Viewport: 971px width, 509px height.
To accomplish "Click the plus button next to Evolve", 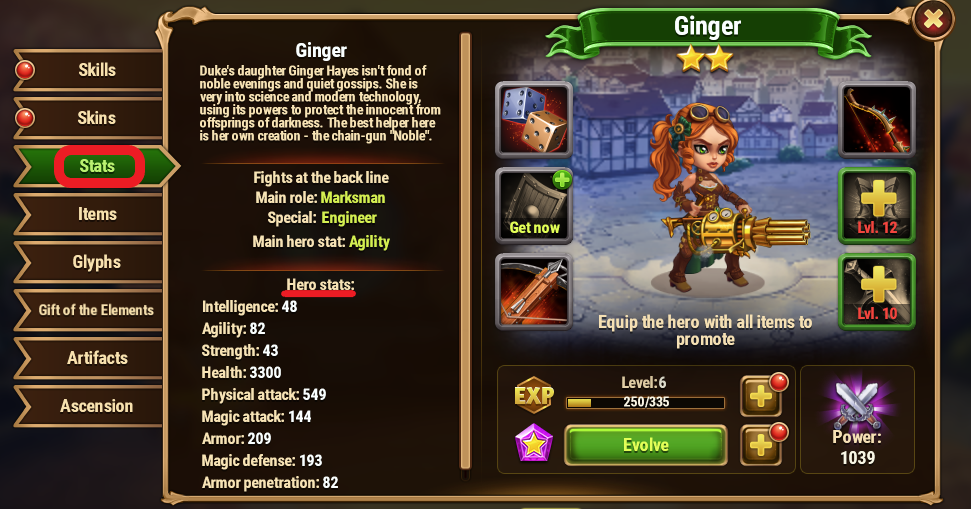I will [761, 445].
